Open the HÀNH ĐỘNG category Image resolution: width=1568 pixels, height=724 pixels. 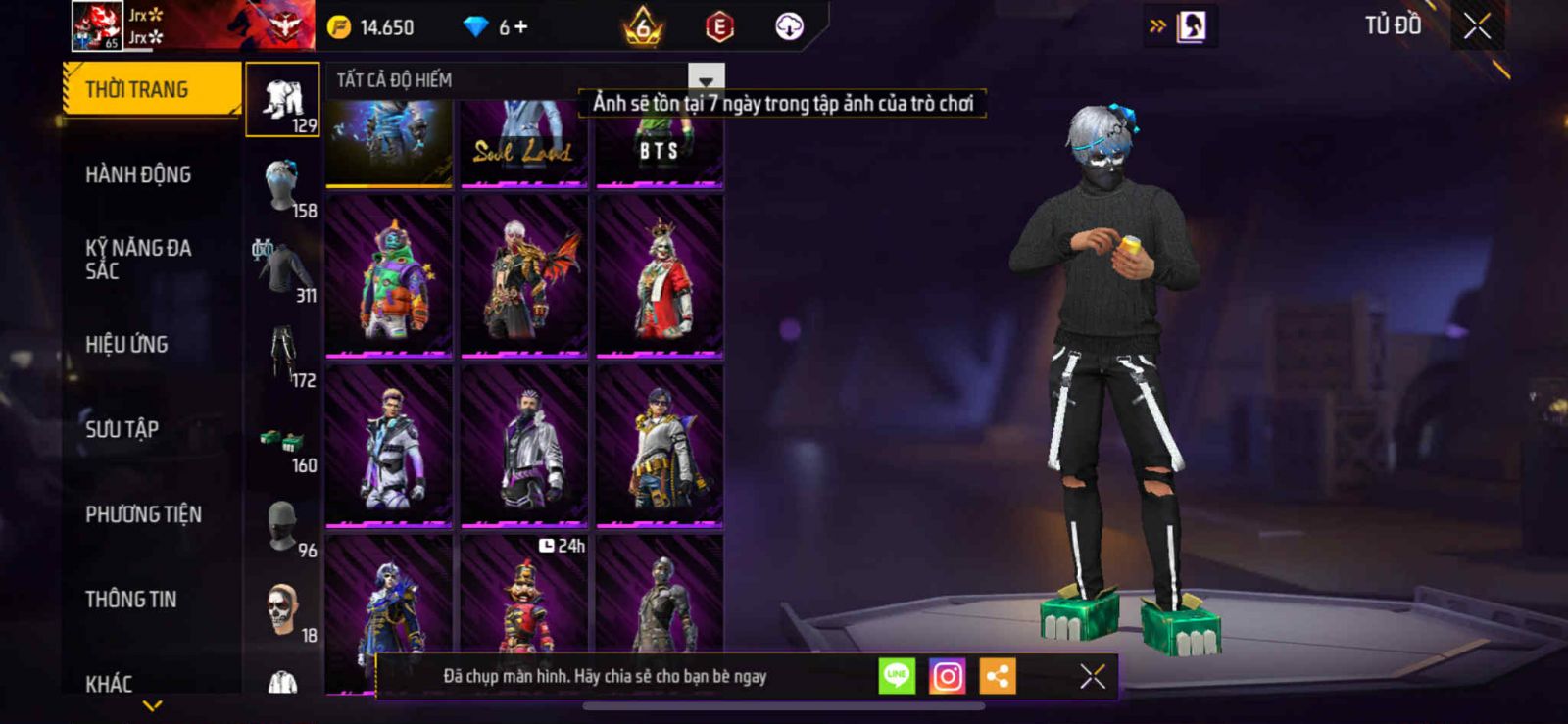138,175
